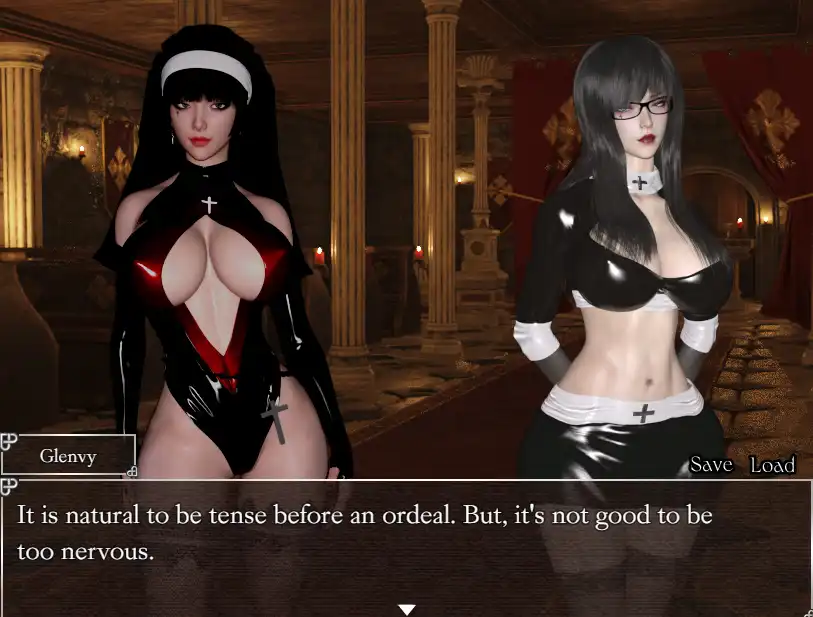The height and width of the screenshot is (617, 813).
Task: Advance dialogue with the white arrow indicator
Action: point(406,609)
